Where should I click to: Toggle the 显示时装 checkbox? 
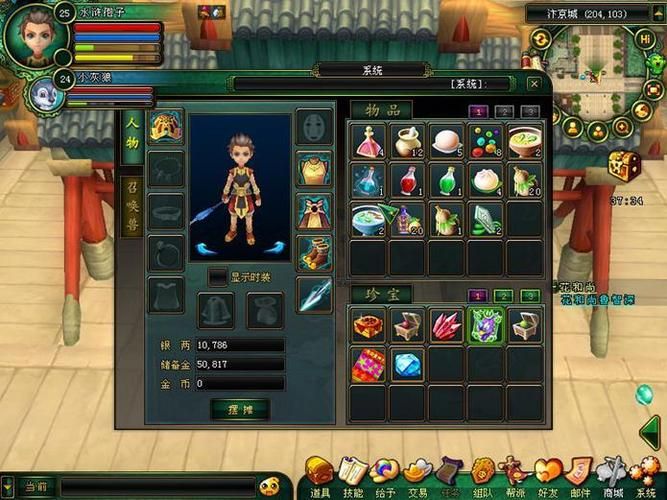[x=217, y=276]
